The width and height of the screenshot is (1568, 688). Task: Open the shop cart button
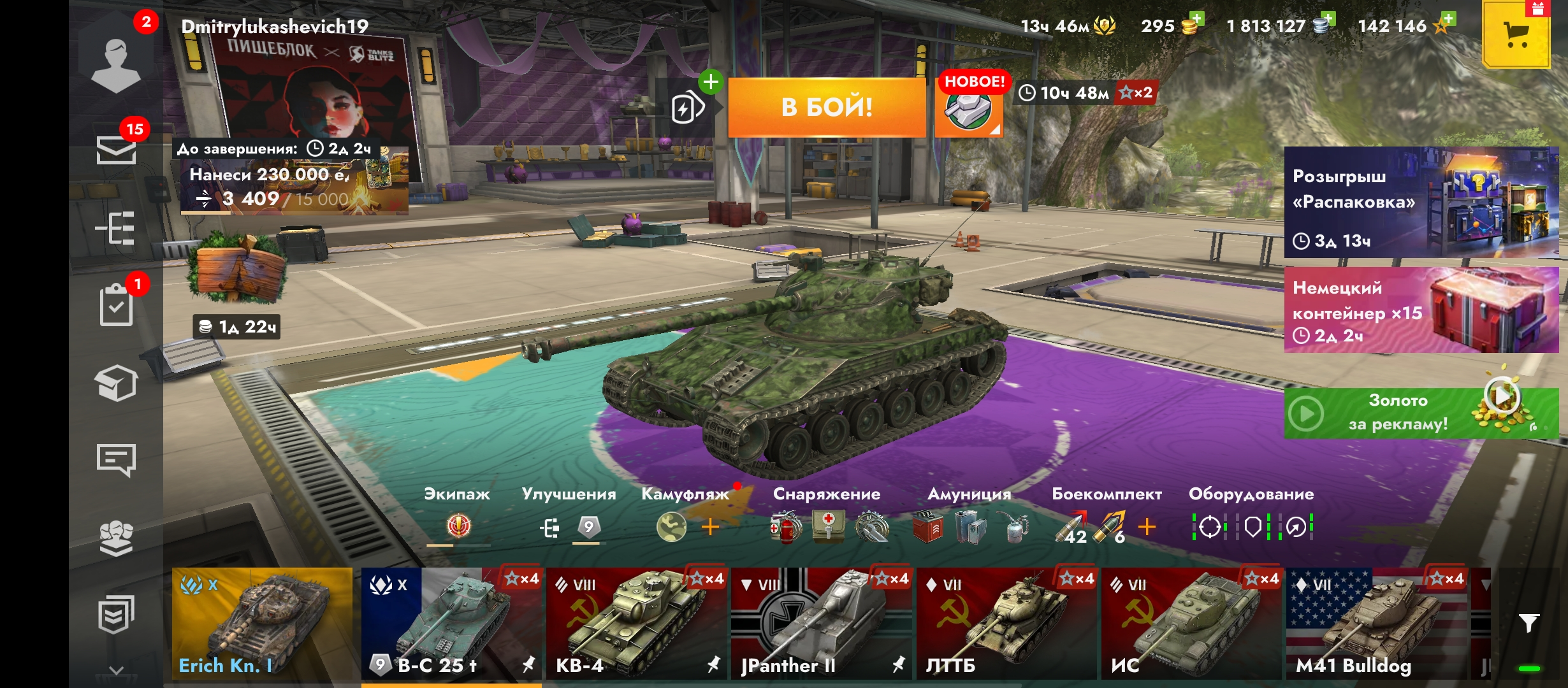coord(1516,34)
